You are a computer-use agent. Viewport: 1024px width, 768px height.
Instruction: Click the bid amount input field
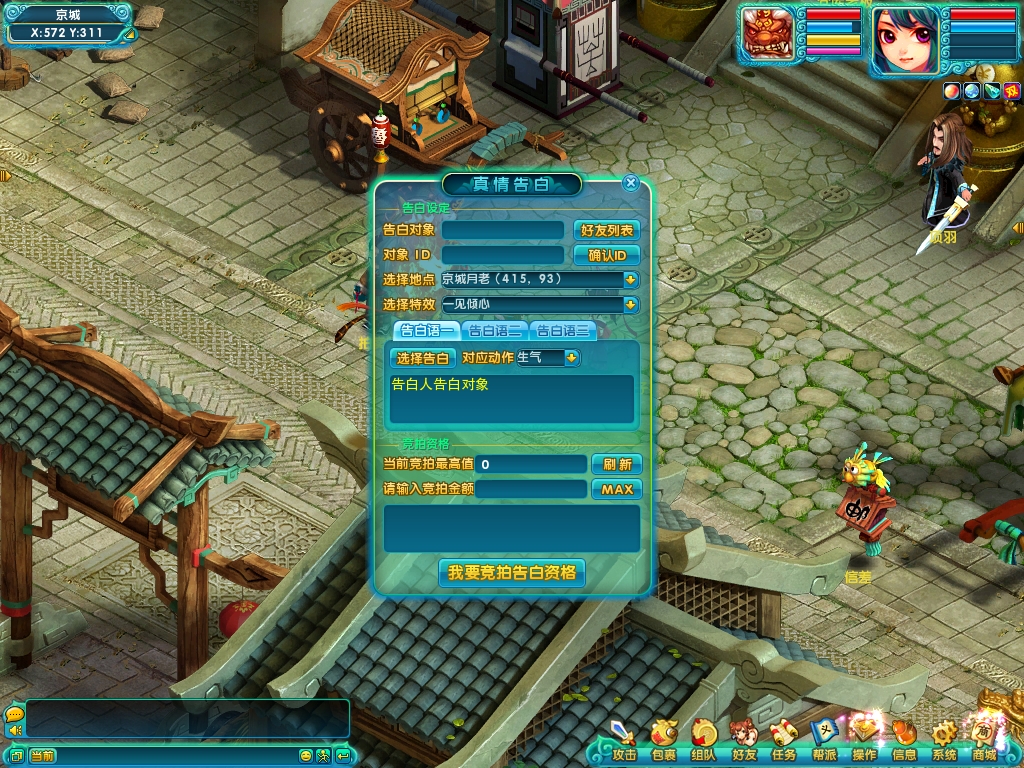(x=531, y=490)
